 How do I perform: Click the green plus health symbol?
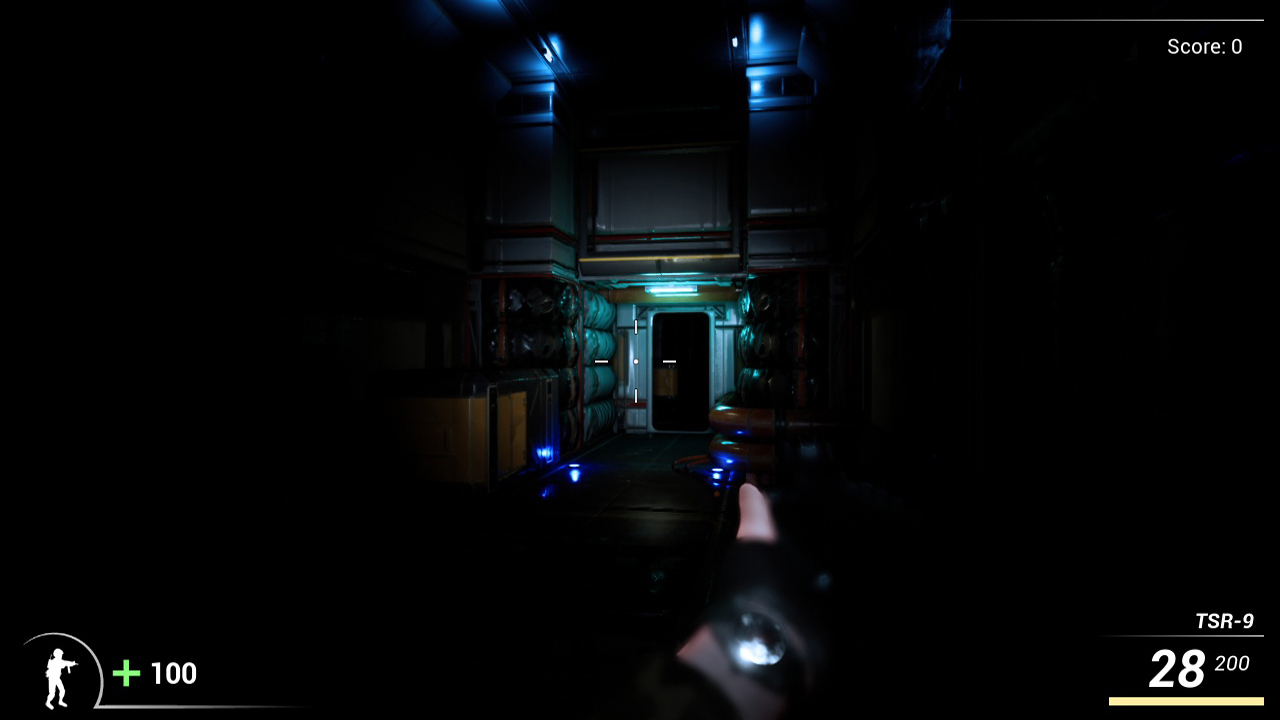click(124, 673)
